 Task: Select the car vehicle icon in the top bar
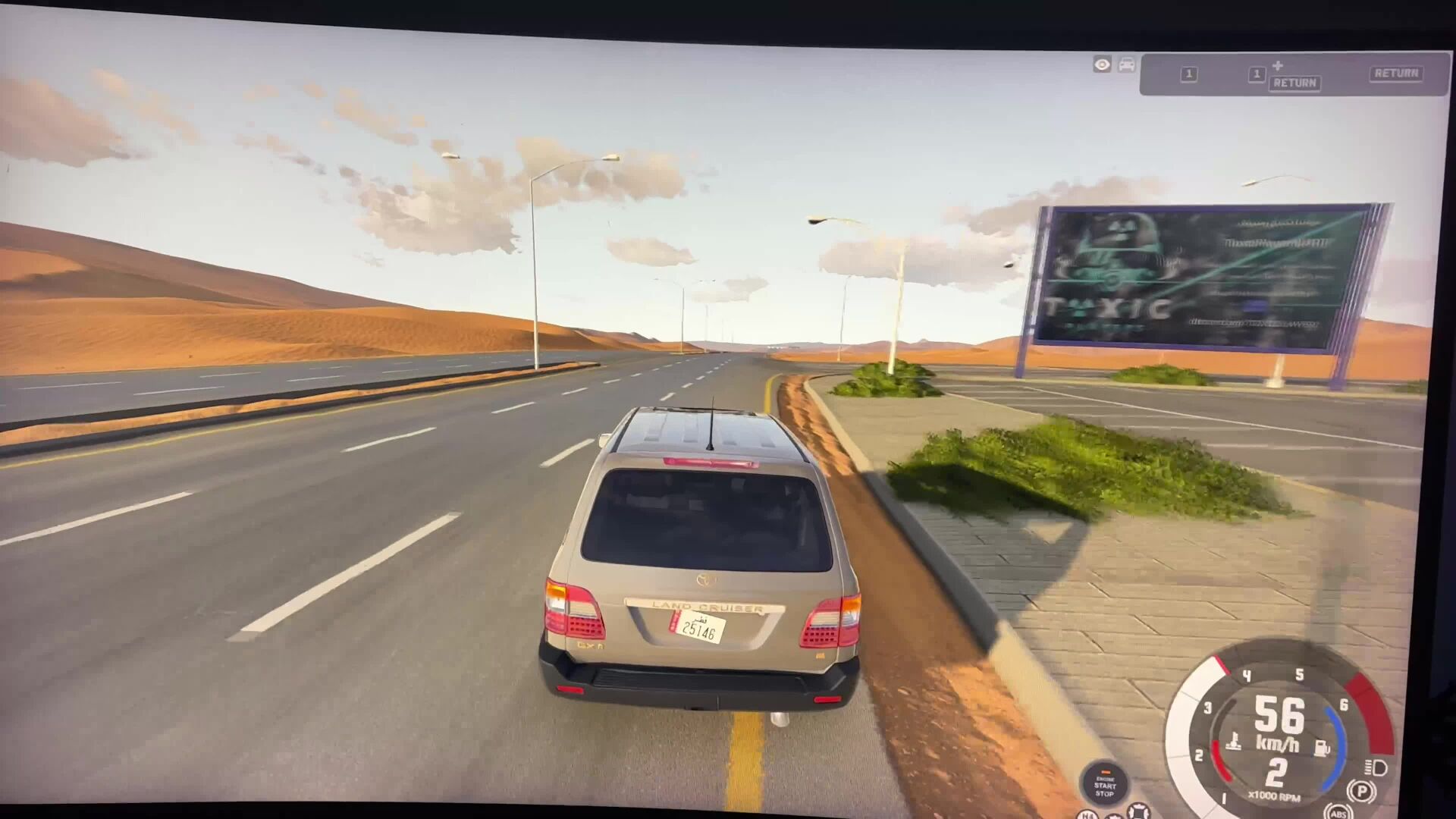coord(1126,65)
